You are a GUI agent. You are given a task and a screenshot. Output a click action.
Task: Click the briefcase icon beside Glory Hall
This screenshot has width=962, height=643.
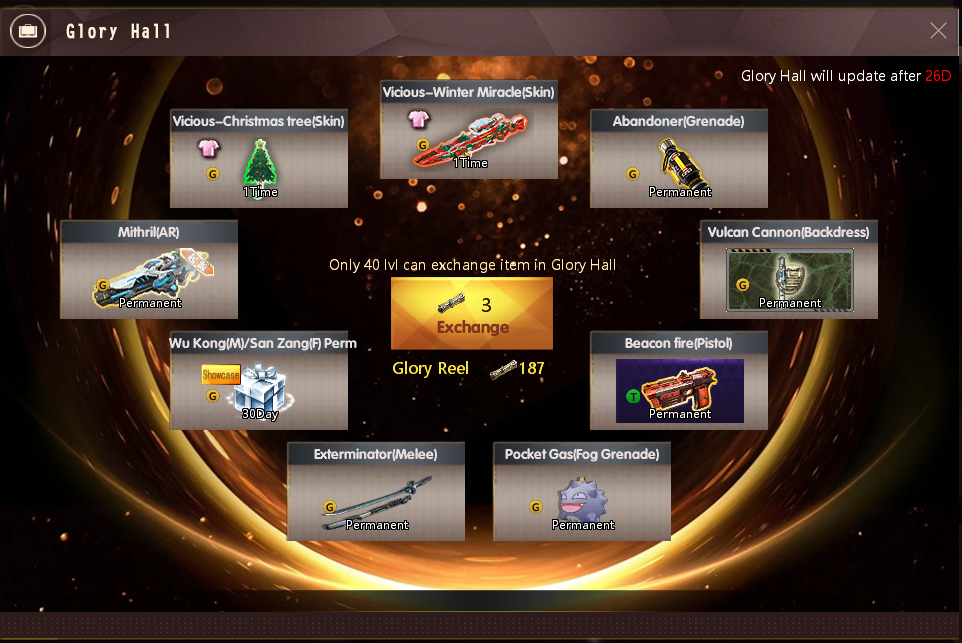(27, 31)
